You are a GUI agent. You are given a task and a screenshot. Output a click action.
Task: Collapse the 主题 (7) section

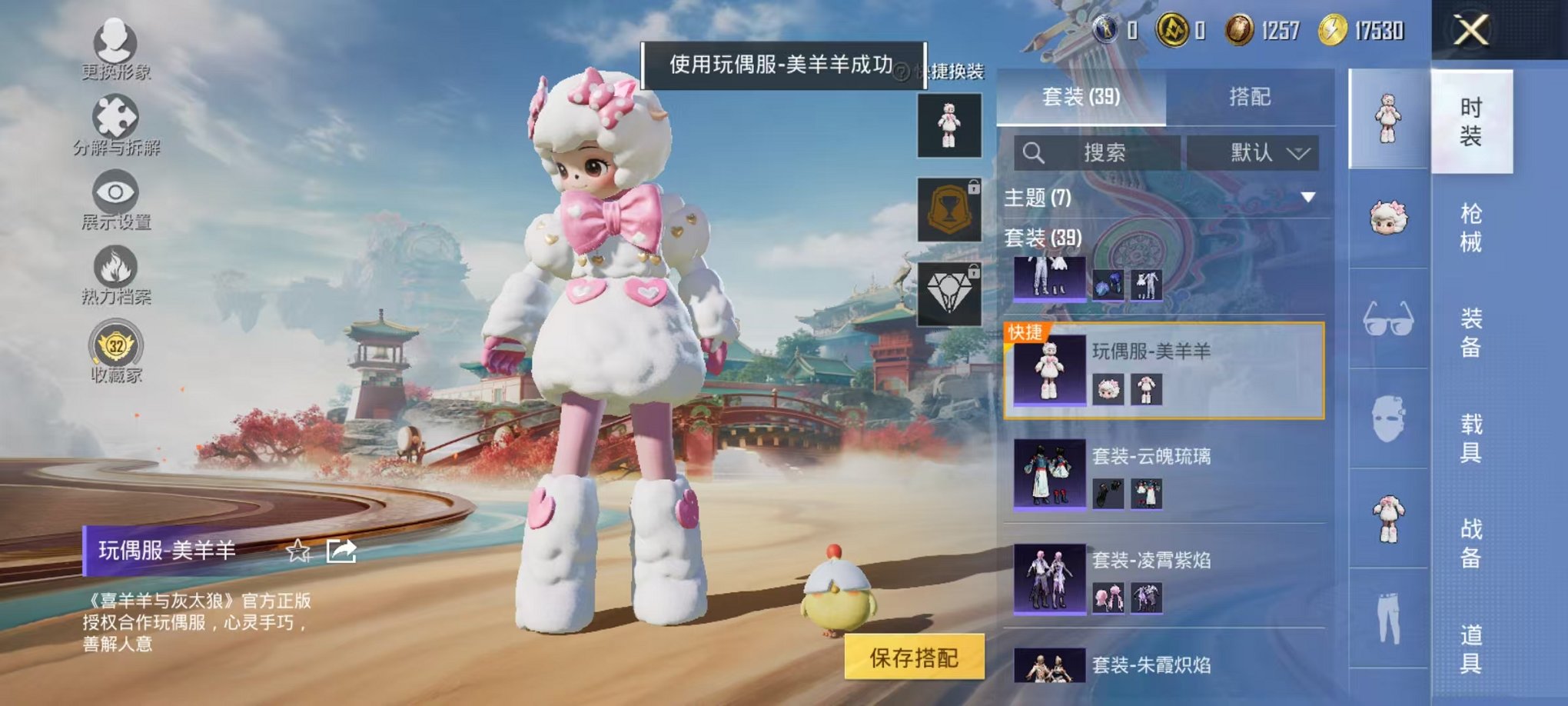[1307, 197]
